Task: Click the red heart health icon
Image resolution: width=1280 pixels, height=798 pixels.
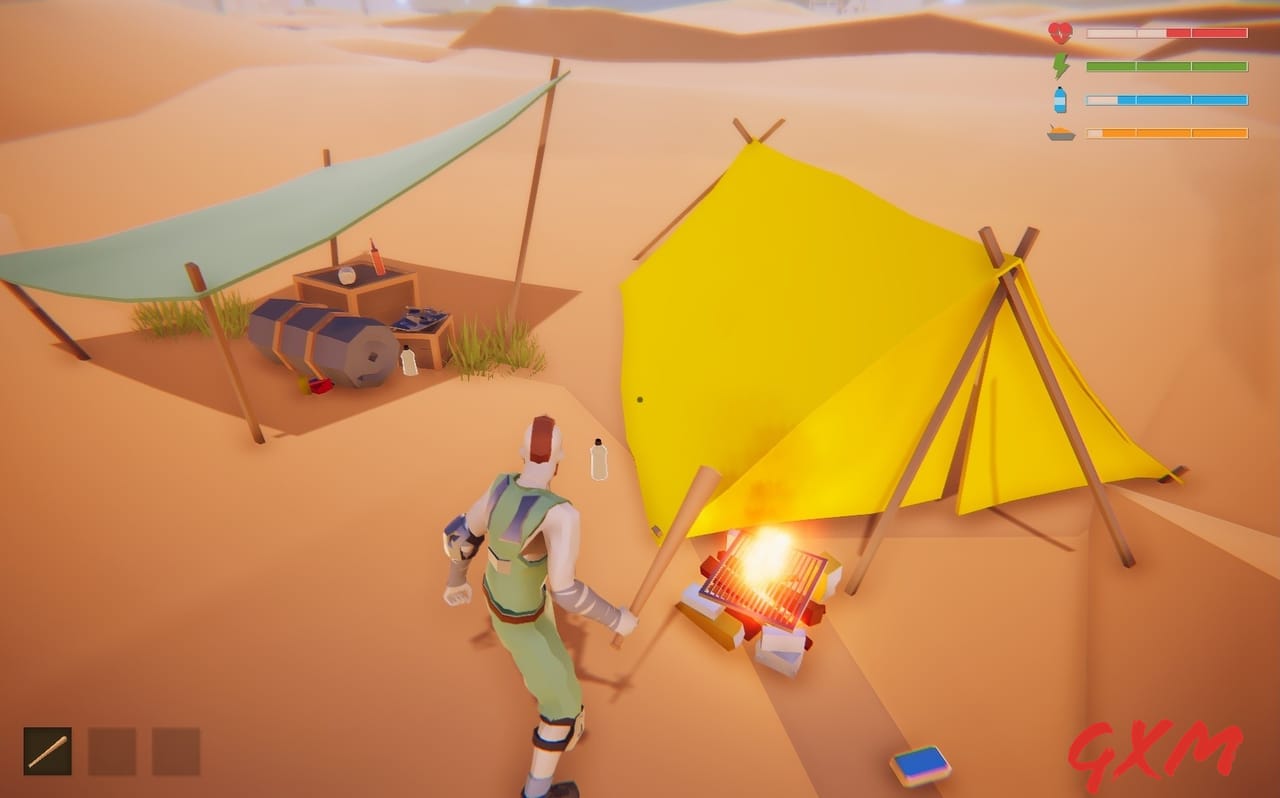Action: [1059, 31]
